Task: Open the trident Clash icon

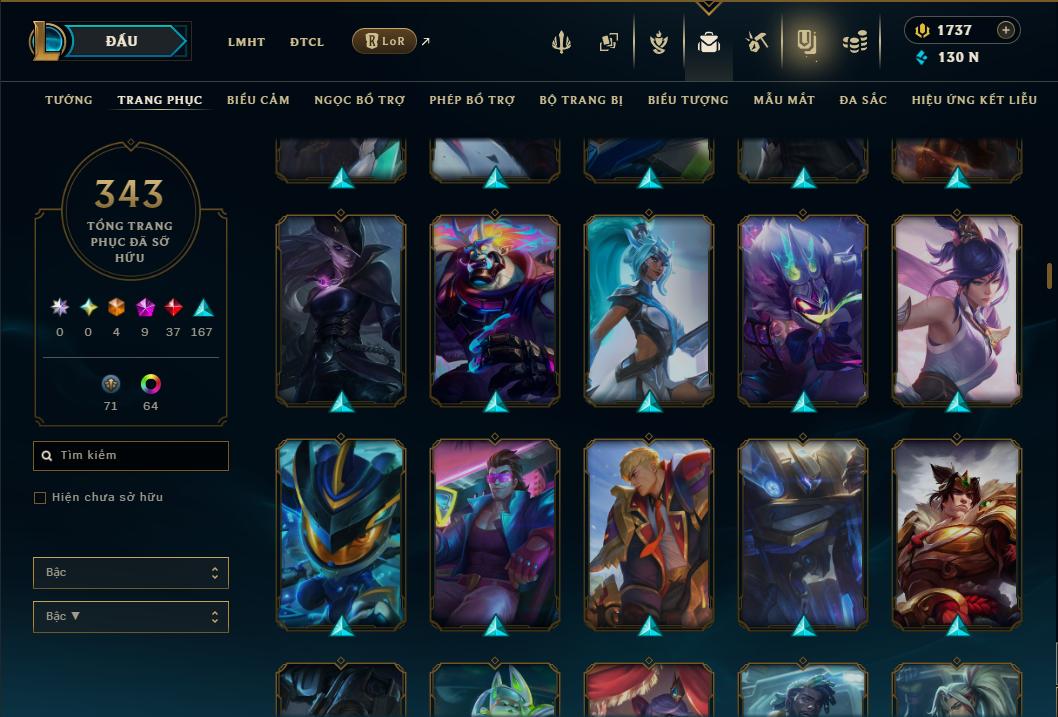Action: tap(561, 42)
